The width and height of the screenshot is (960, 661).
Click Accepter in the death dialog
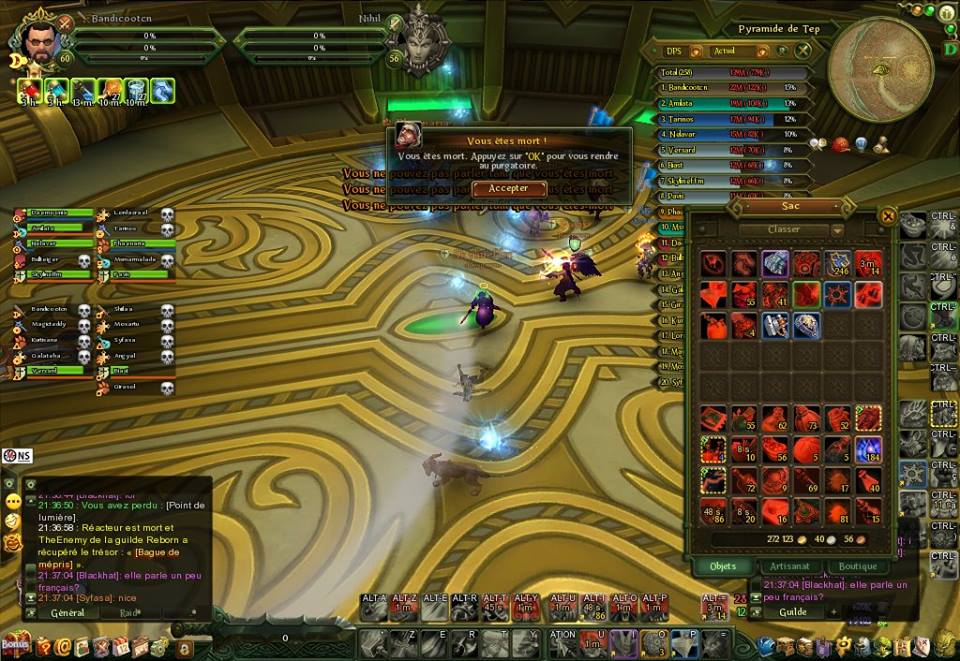click(x=509, y=188)
